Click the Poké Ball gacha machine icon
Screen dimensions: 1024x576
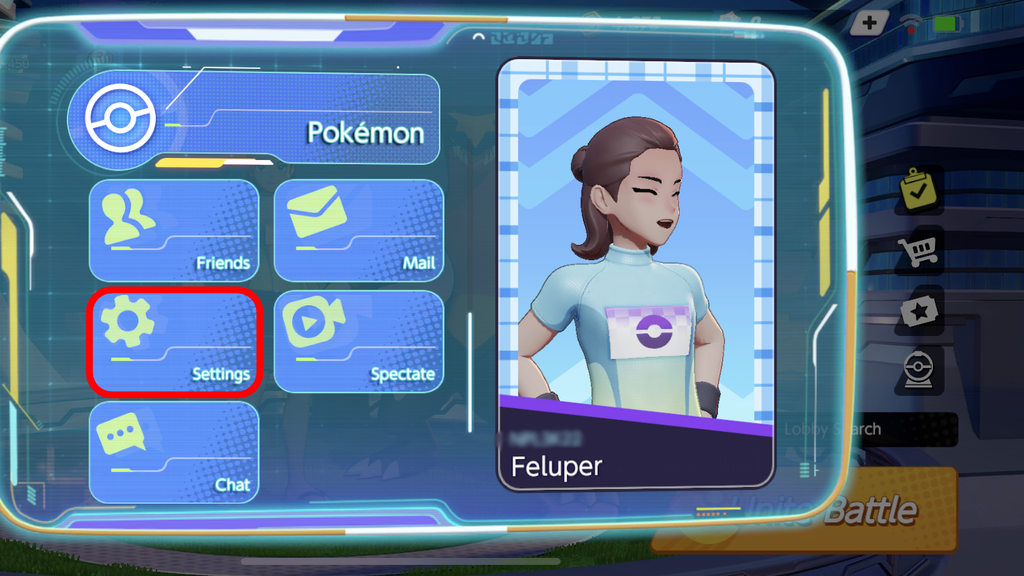click(917, 371)
